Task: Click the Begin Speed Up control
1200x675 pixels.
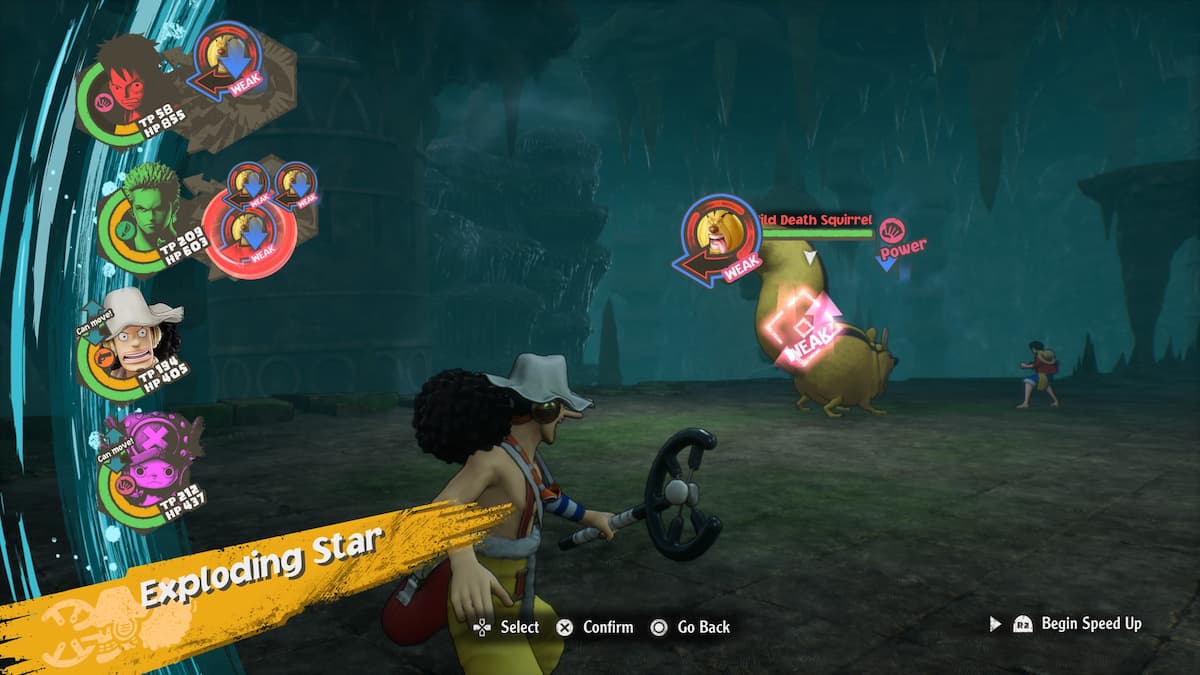Action: tap(1078, 623)
